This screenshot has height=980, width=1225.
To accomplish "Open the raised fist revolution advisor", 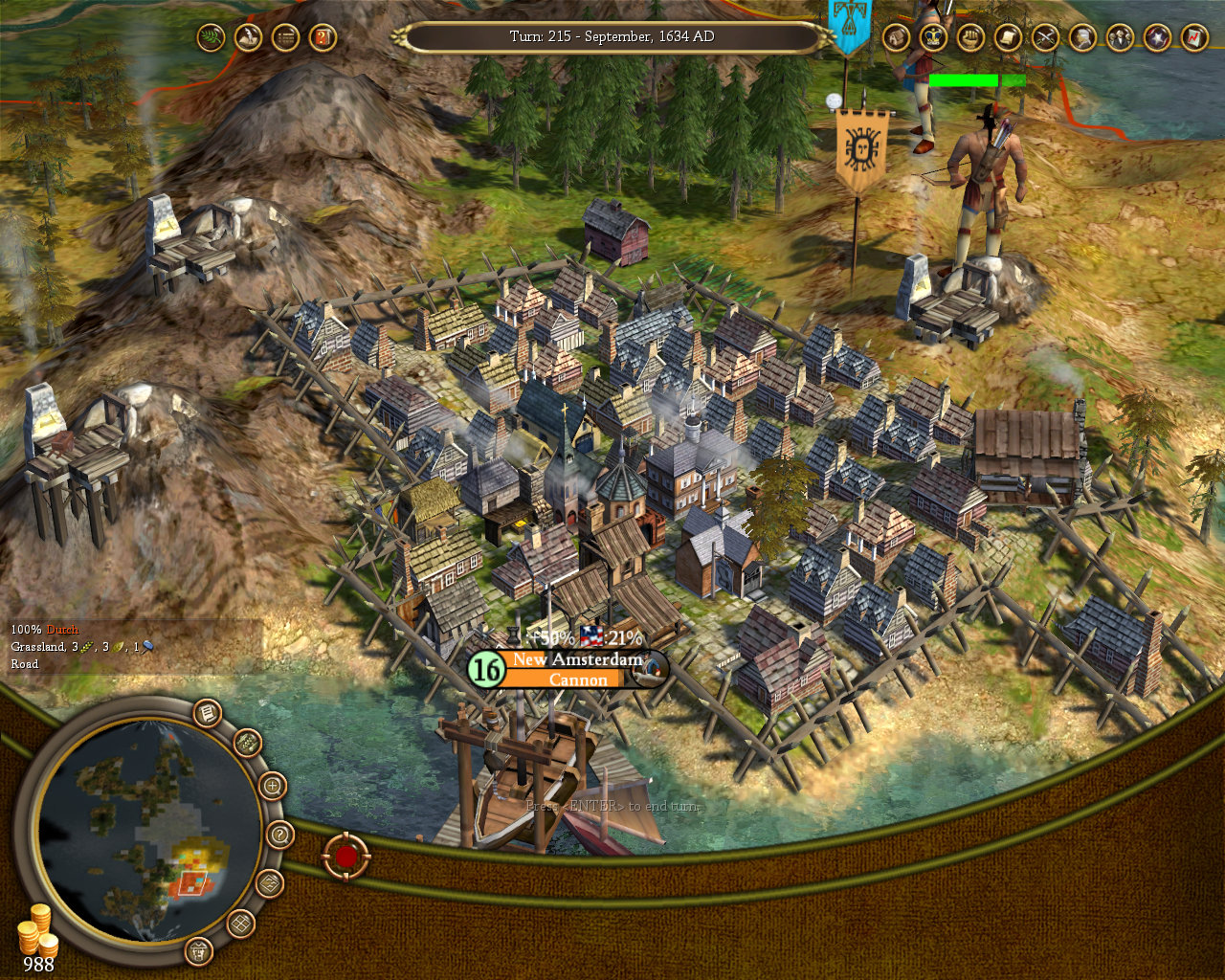I will 970,38.
